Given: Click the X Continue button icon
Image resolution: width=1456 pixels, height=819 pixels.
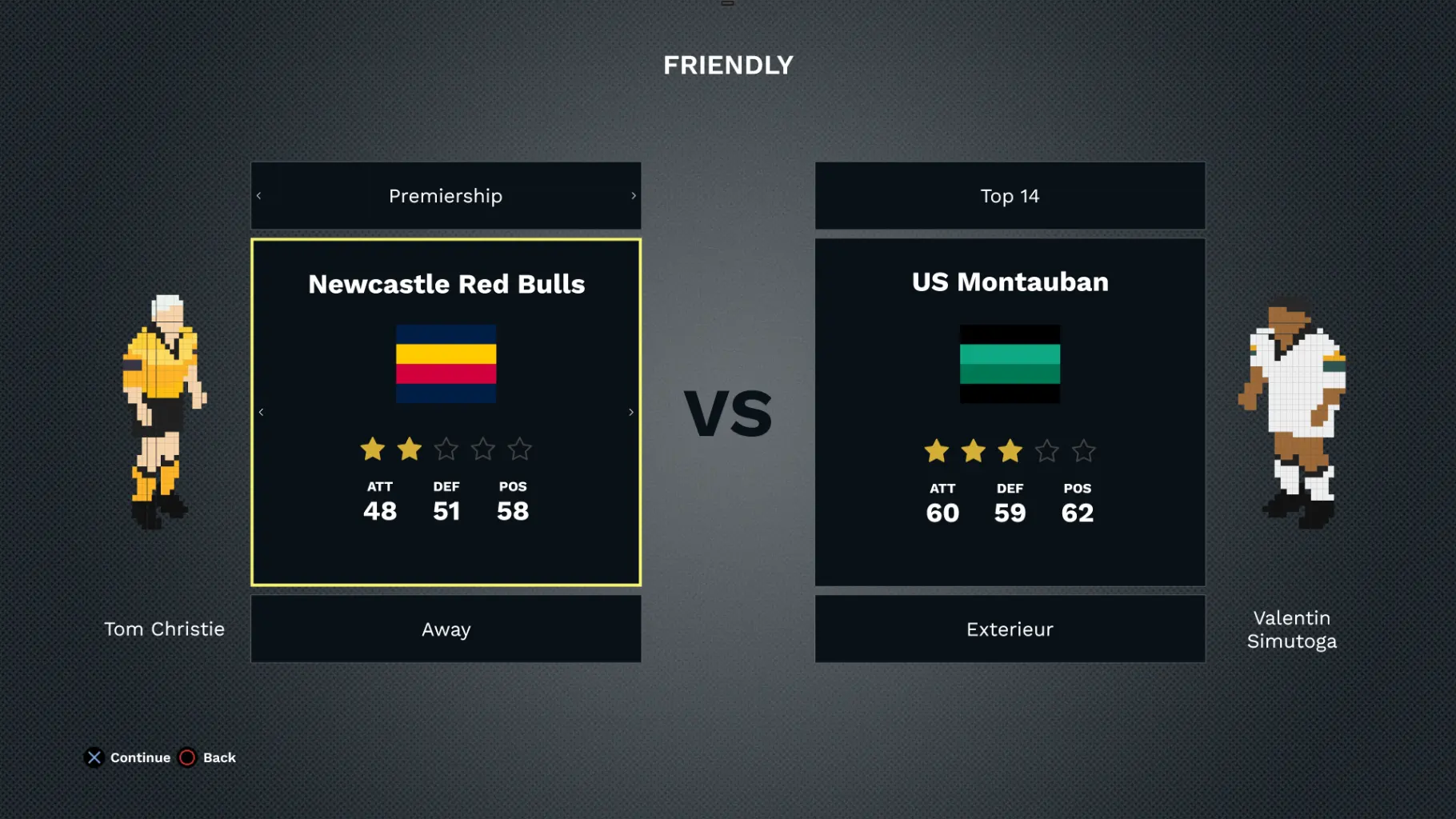Looking at the screenshot, I should point(94,757).
